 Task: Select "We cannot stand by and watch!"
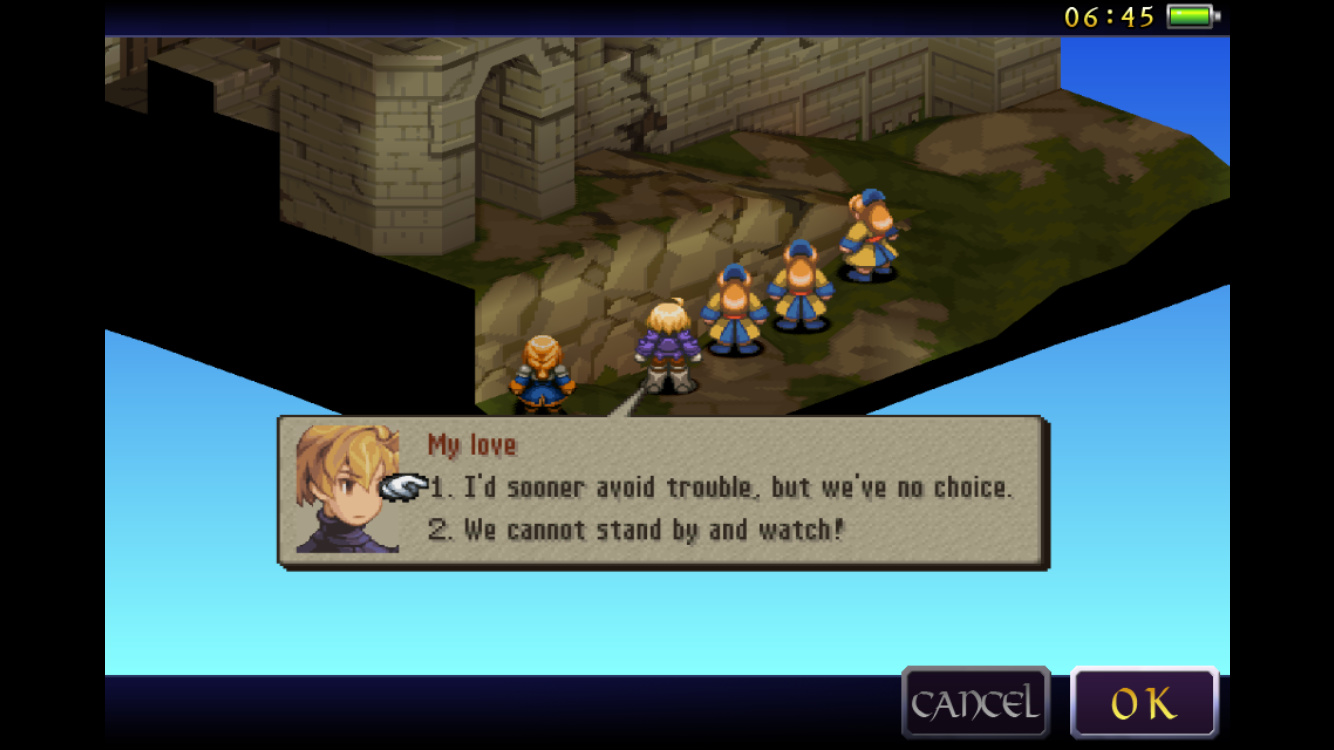pyautogui.click(x=636, y=530)
